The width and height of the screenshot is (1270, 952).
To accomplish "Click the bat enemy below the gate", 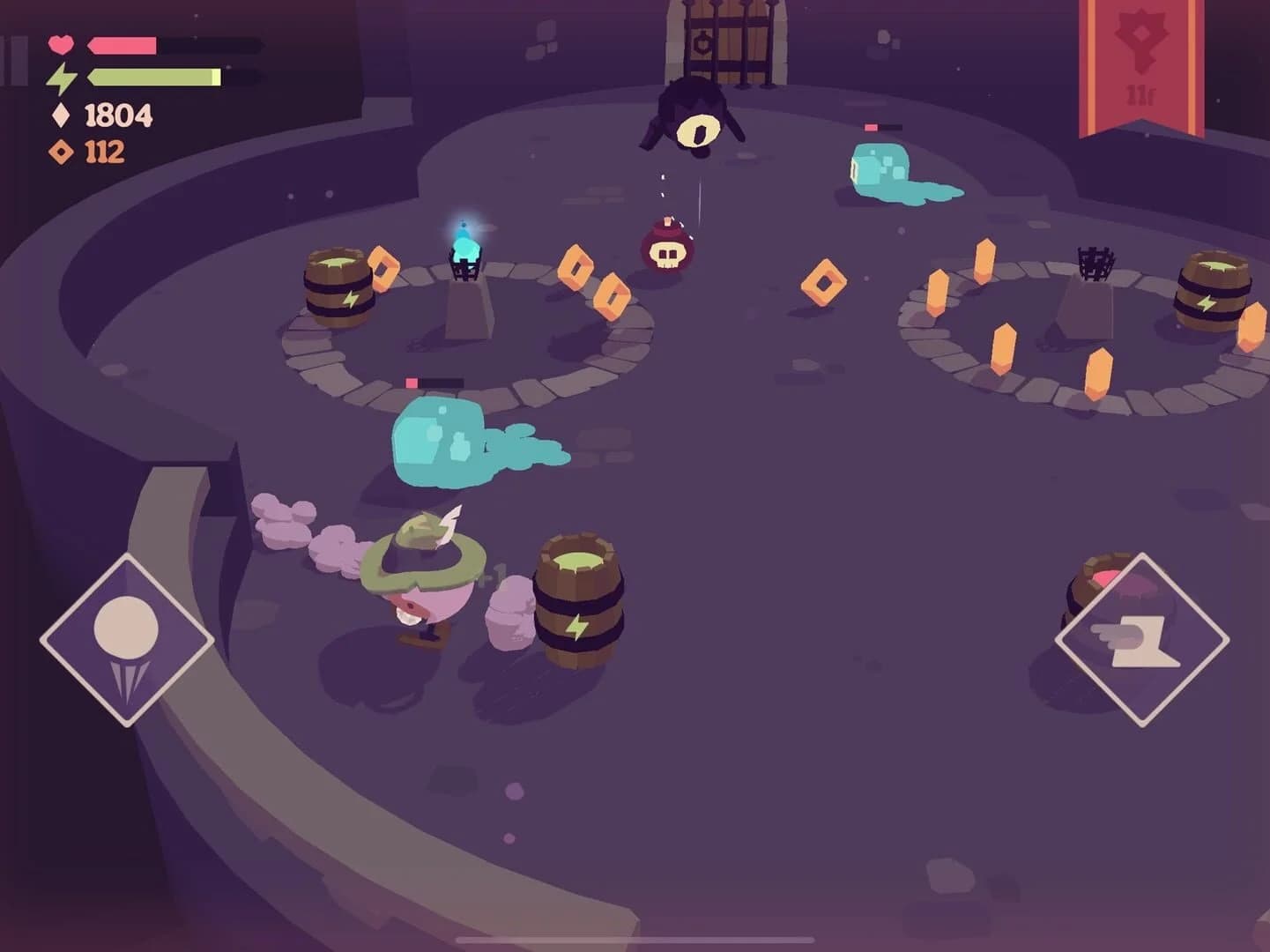I will (x=697, y=118).
